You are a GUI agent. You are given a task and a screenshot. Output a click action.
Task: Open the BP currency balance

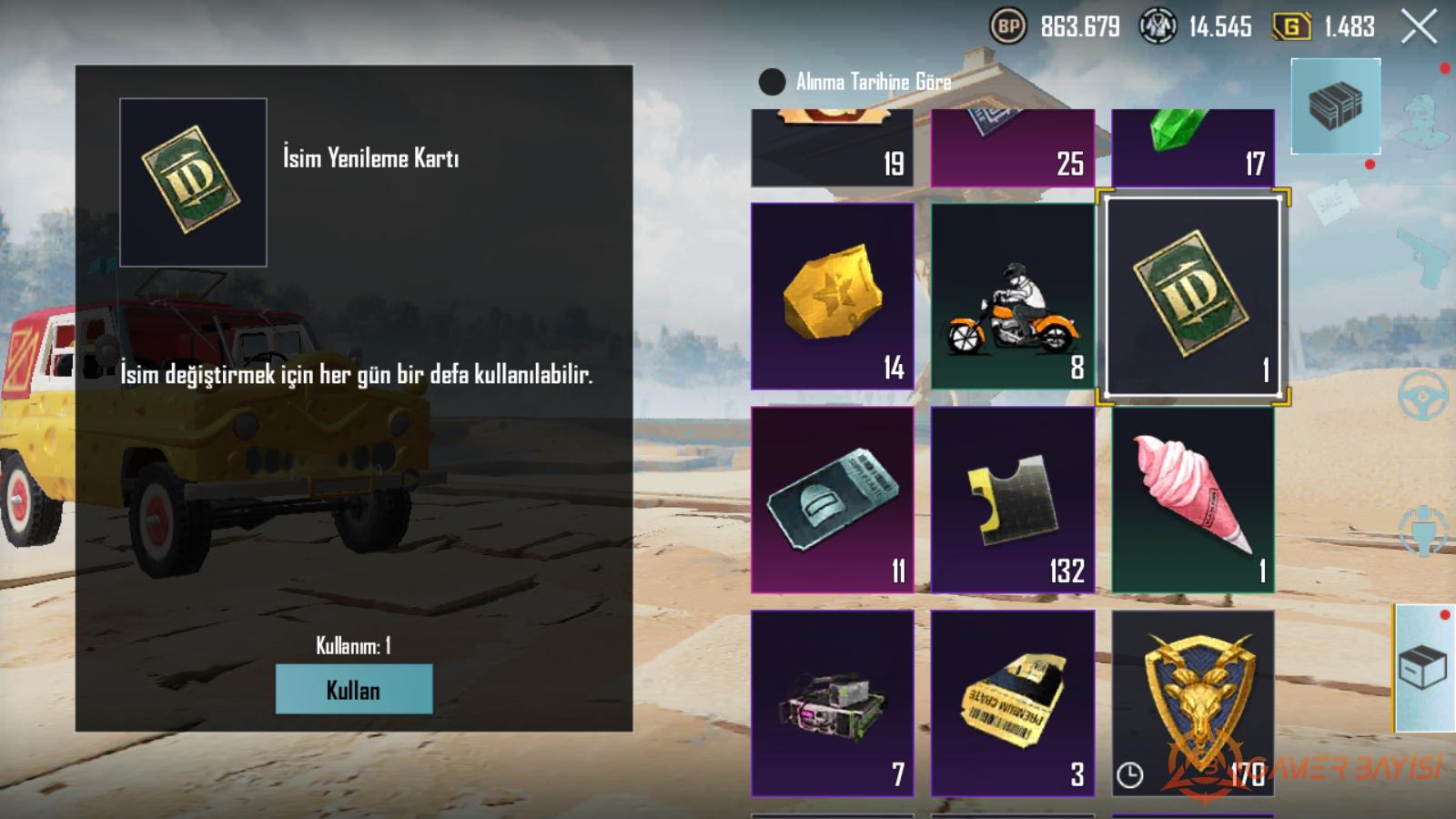[1008, 26]
